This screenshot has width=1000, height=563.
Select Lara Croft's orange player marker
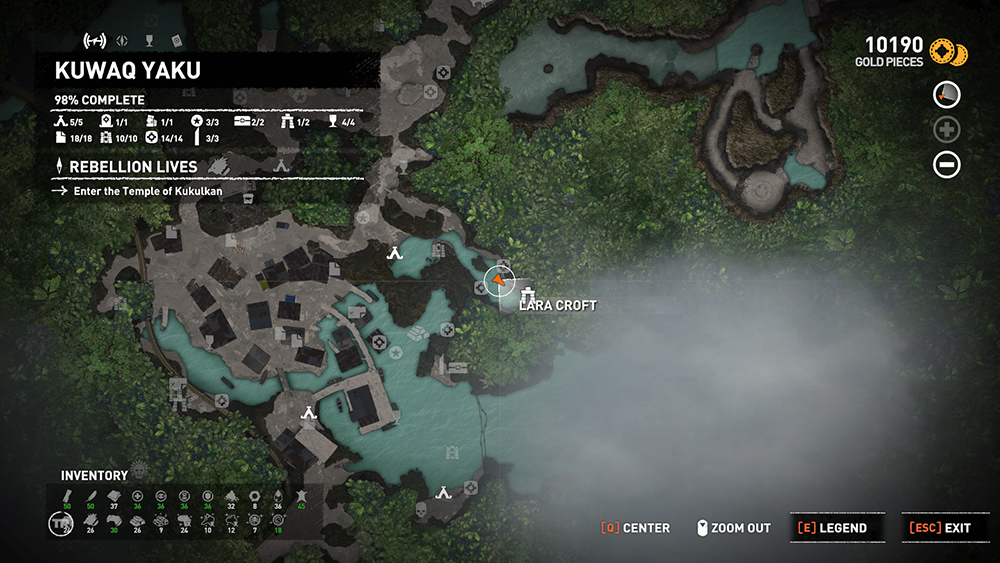click(x=498, y=281)
